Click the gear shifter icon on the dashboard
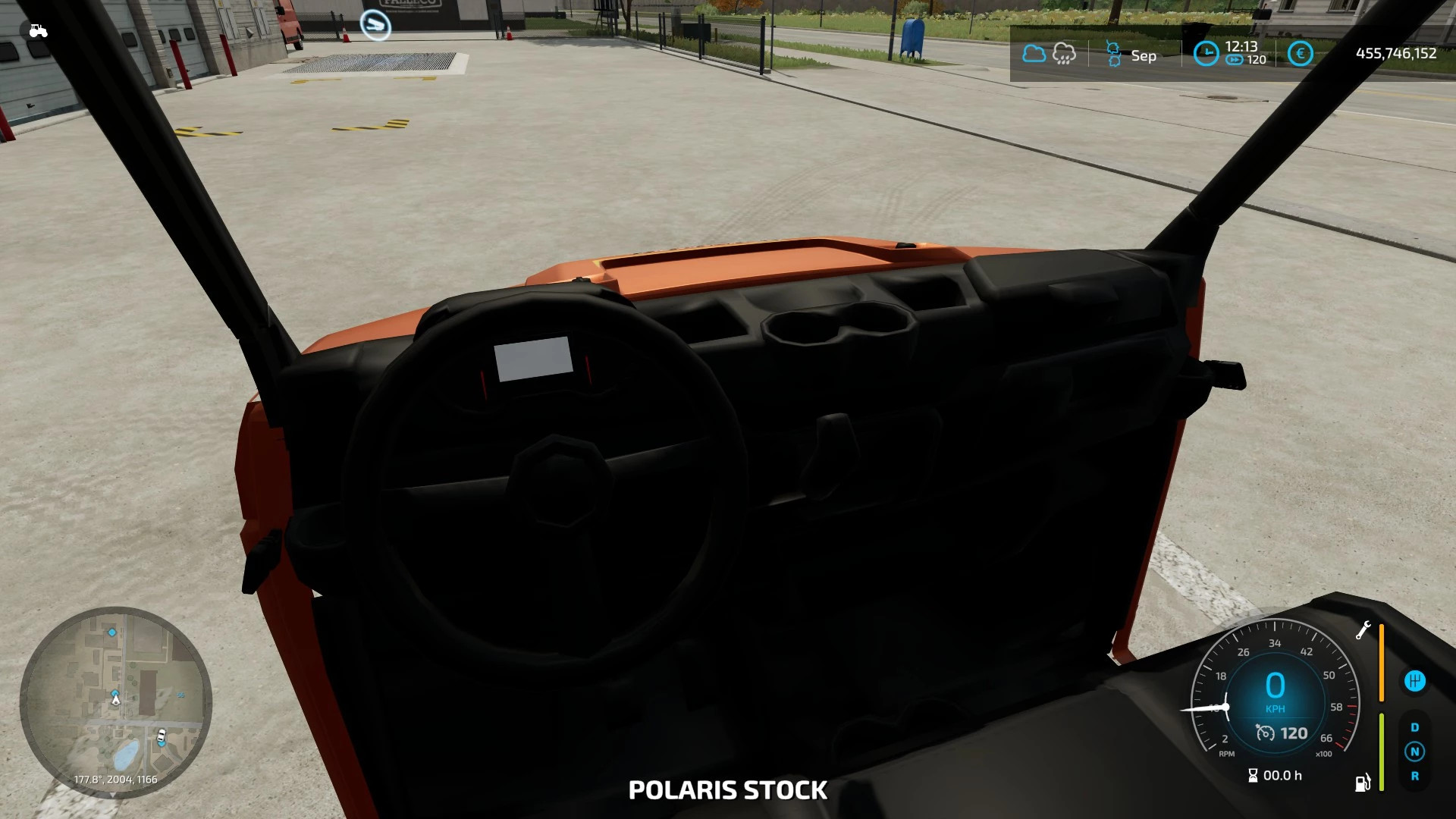 click(1416, 680)
